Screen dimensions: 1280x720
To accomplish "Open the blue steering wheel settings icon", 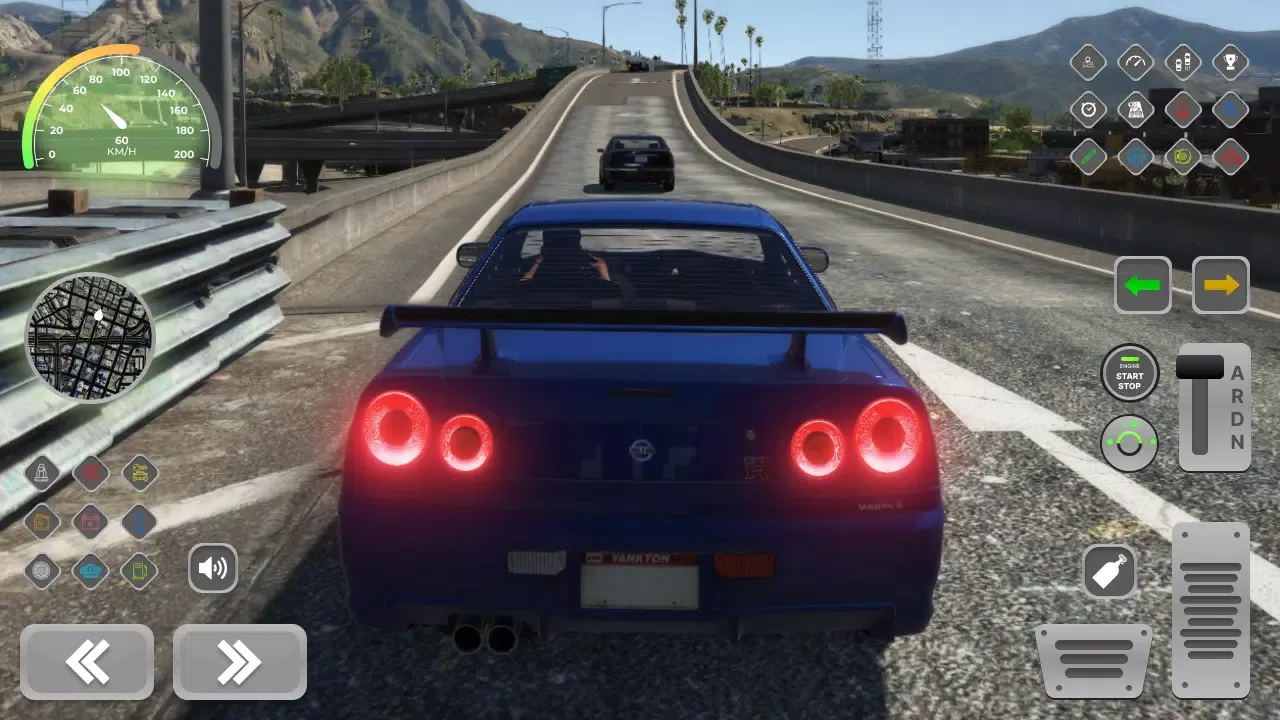I will (1135, 157).
